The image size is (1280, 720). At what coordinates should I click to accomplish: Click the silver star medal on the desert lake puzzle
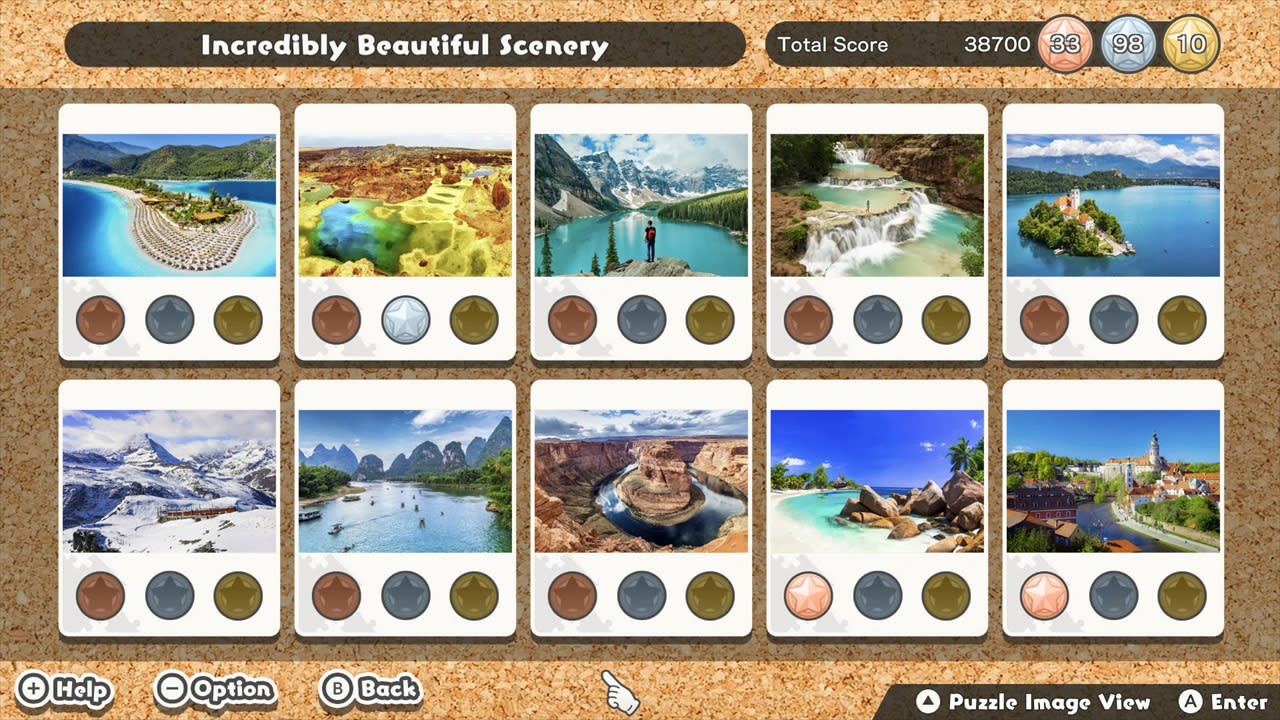405,320
